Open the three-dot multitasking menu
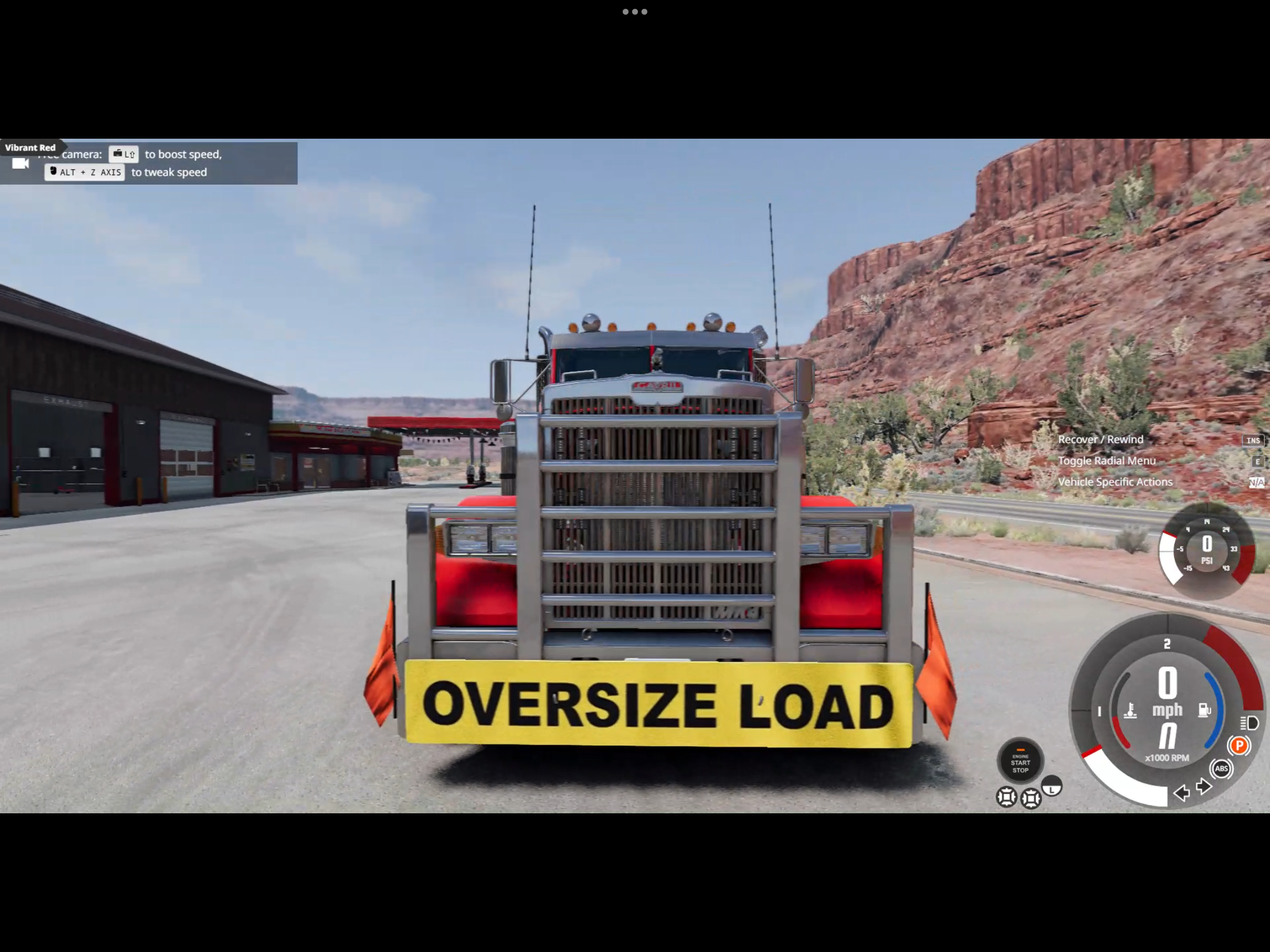Viewport: 1270px width, 952px height. point(635,12)
